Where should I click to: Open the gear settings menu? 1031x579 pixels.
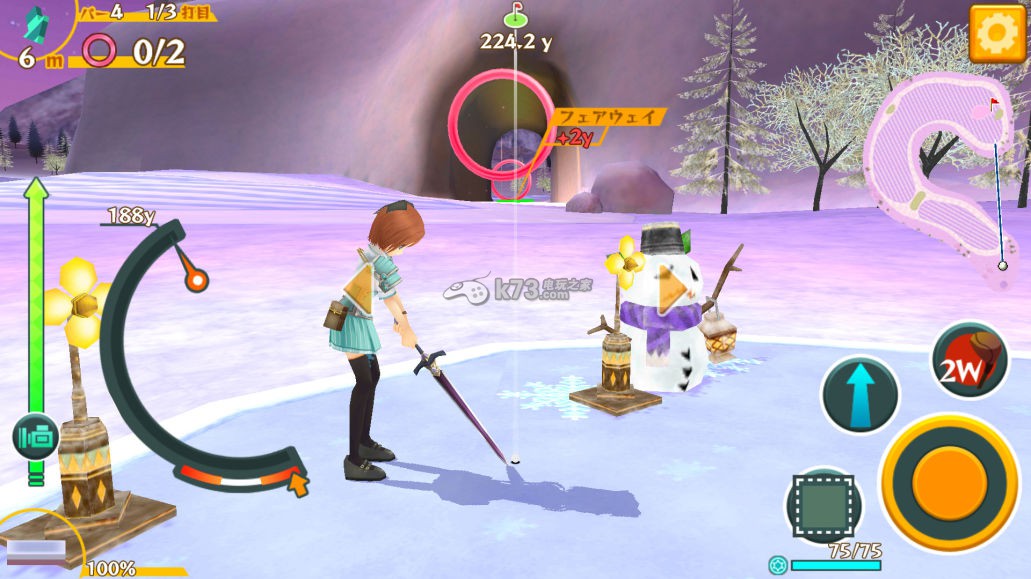click(995, 33)
